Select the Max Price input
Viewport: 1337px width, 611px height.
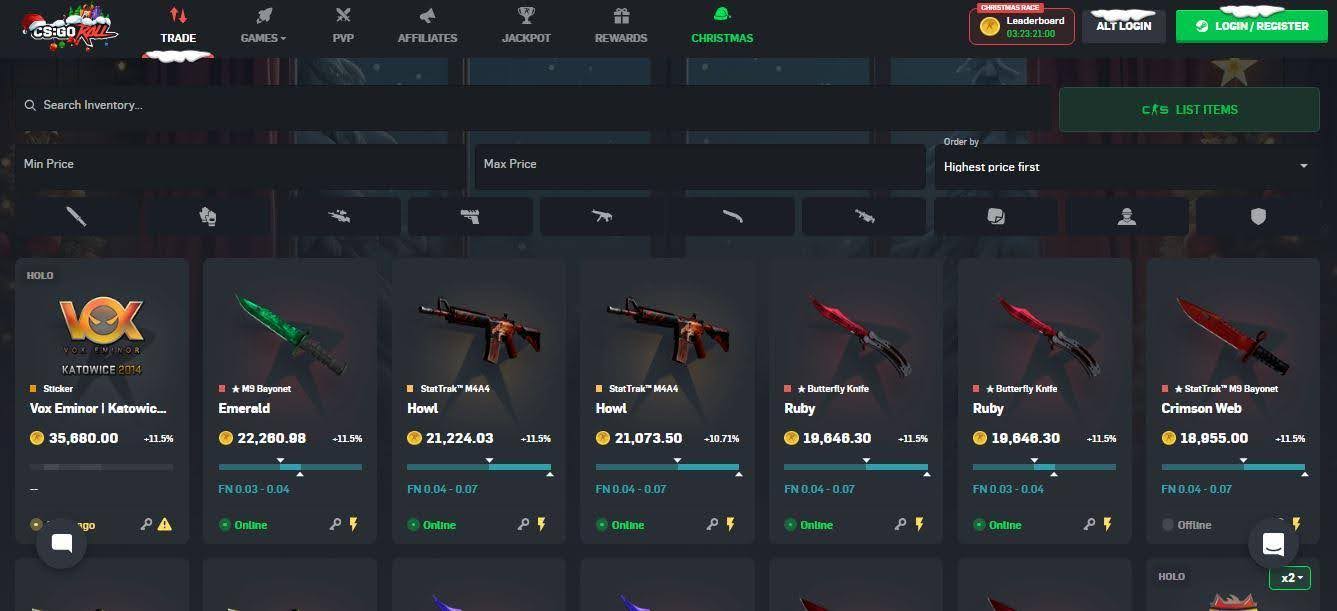(x=699, y=164)
